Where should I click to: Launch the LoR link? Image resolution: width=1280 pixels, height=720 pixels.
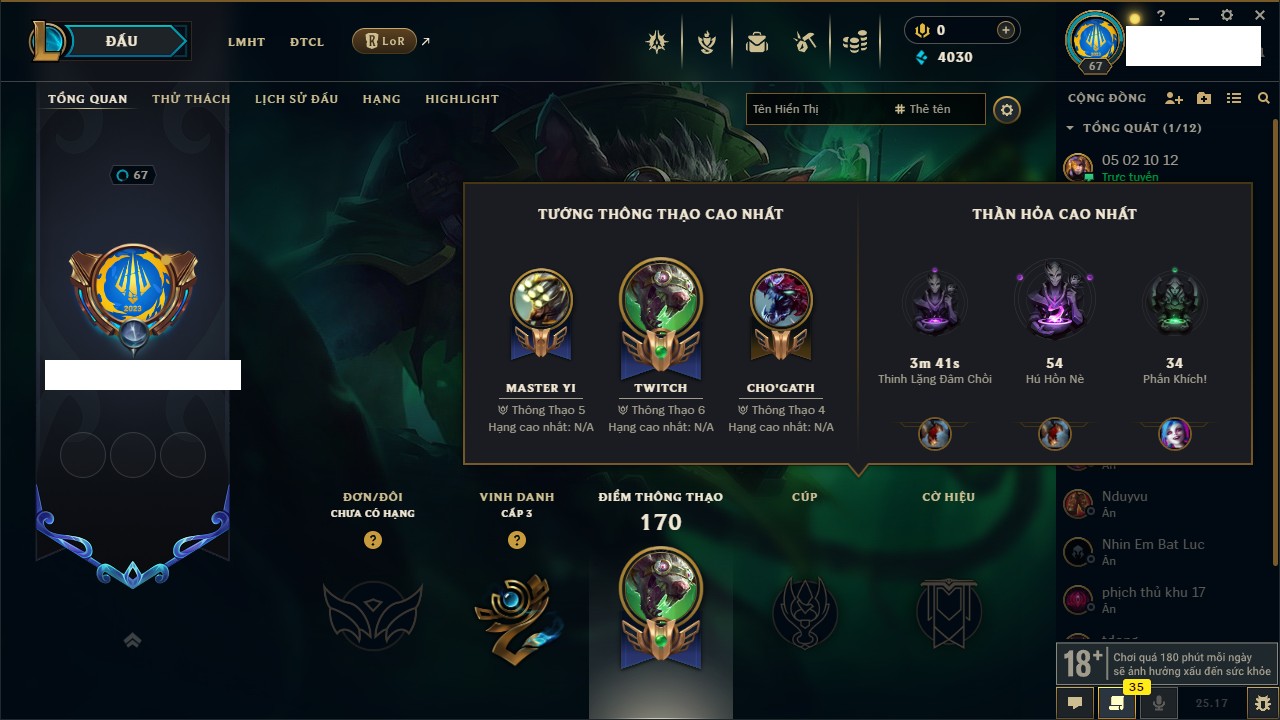pyautogui.click(x=385, y=41)
